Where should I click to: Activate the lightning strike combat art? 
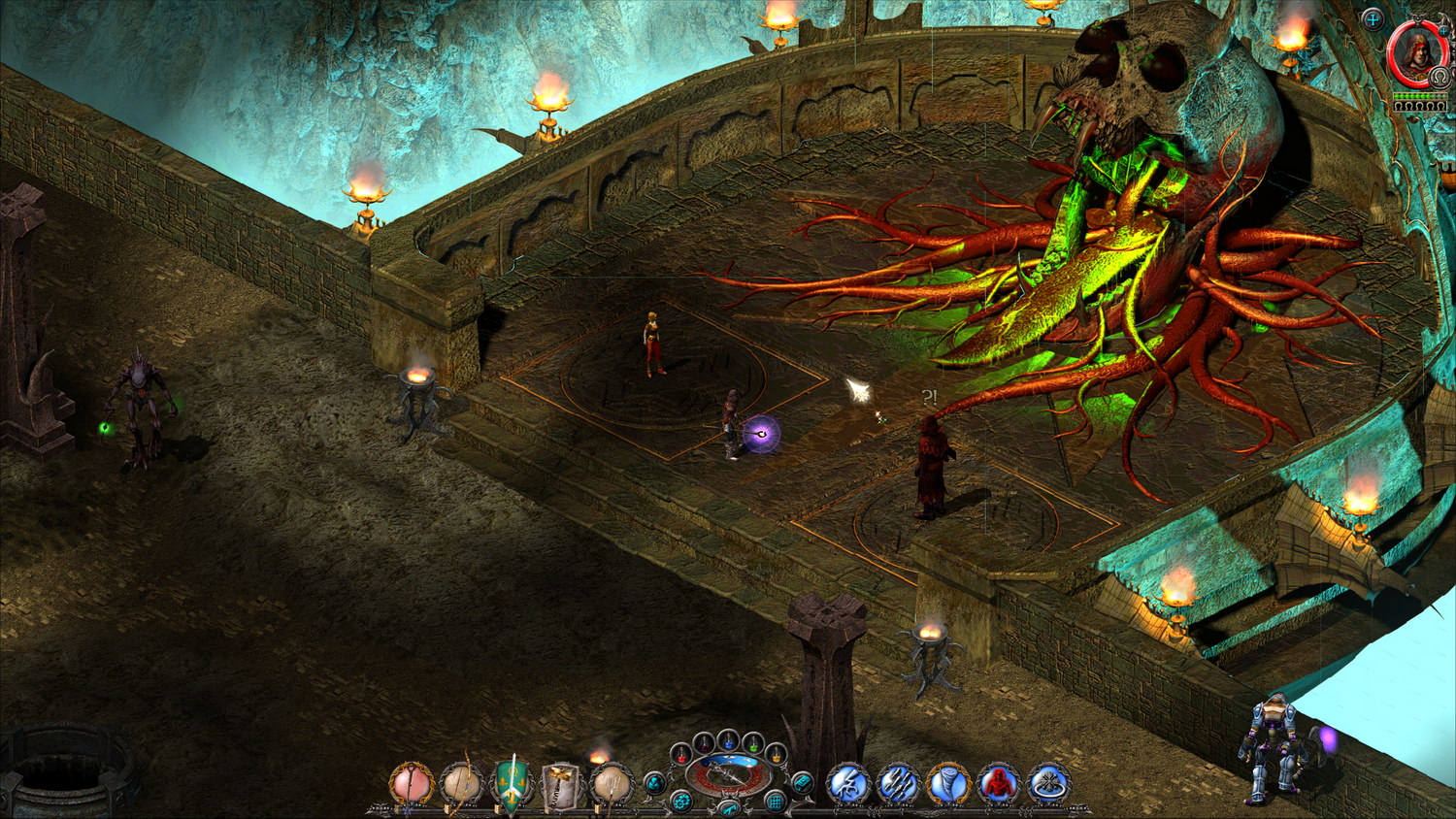[x=847, y=784]
